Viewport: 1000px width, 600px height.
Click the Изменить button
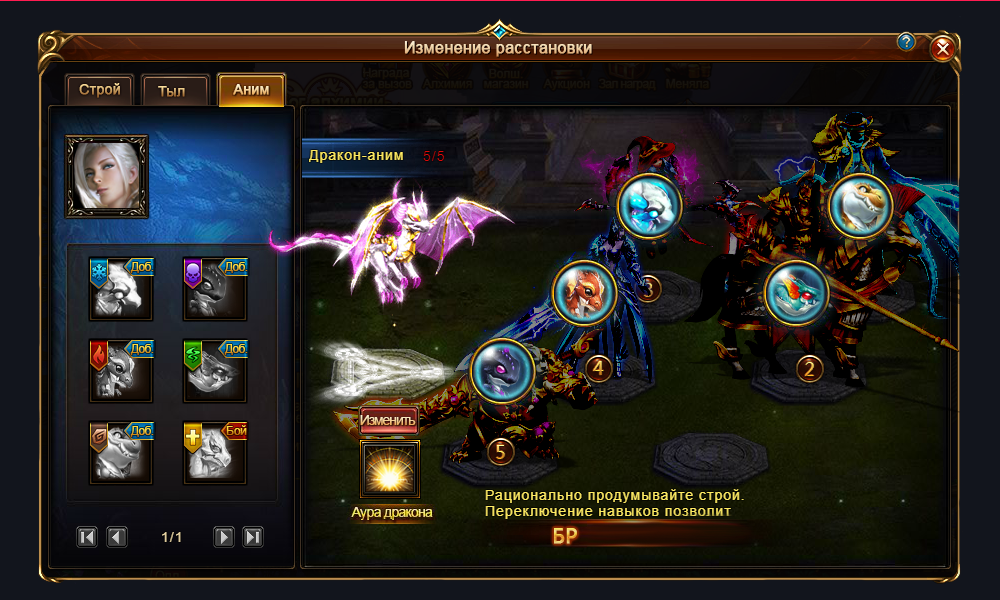tap(388, 420)
